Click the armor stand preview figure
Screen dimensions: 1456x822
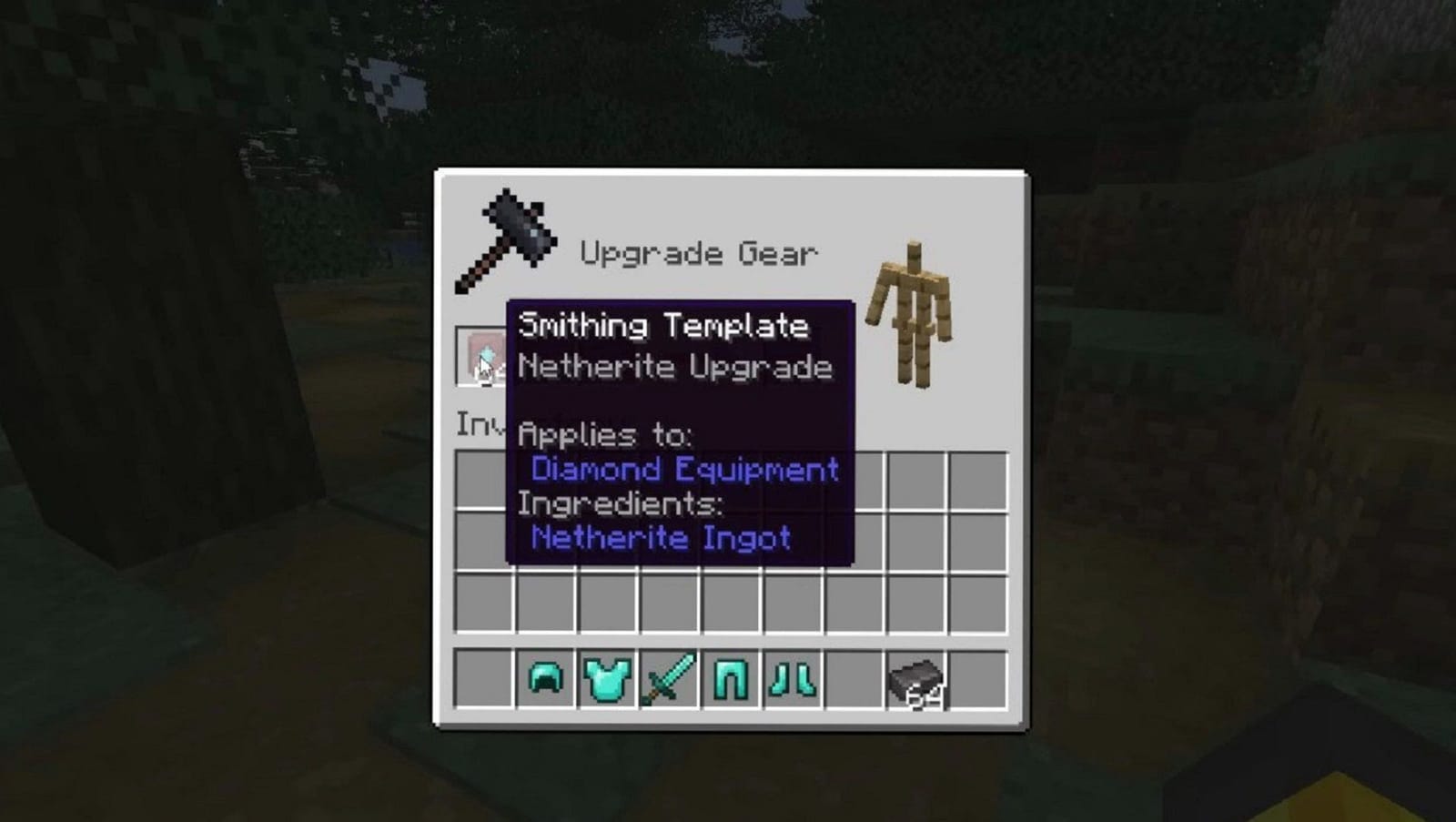913,310
